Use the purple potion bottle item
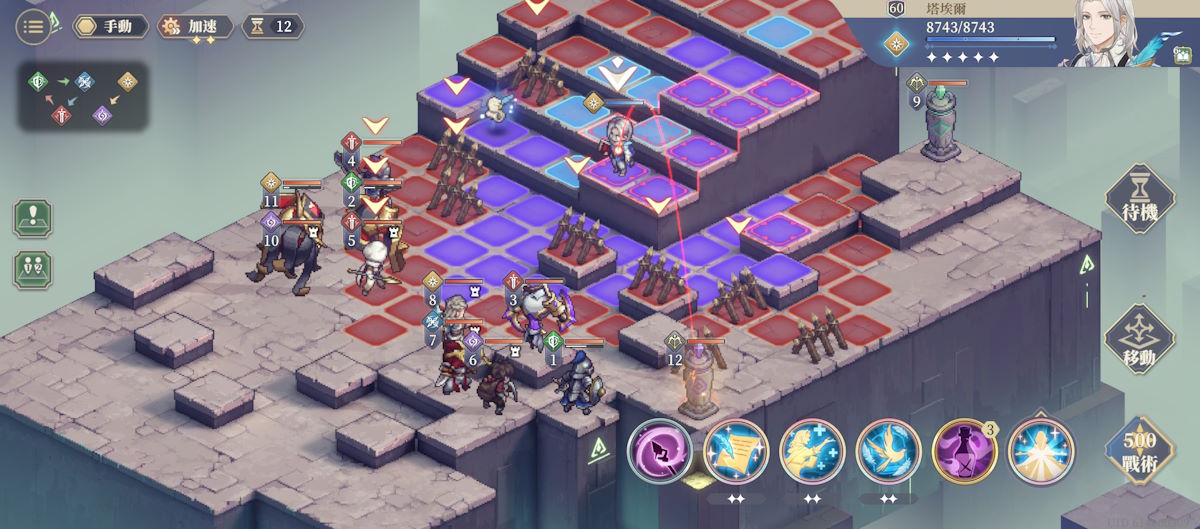1200x529 pixels. (964, 451)
